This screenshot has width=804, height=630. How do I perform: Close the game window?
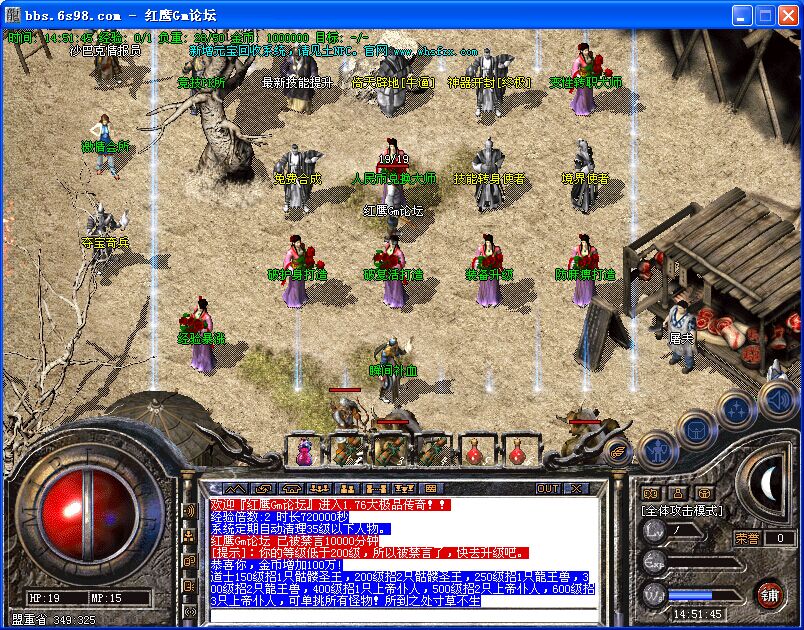click(787, 15)
